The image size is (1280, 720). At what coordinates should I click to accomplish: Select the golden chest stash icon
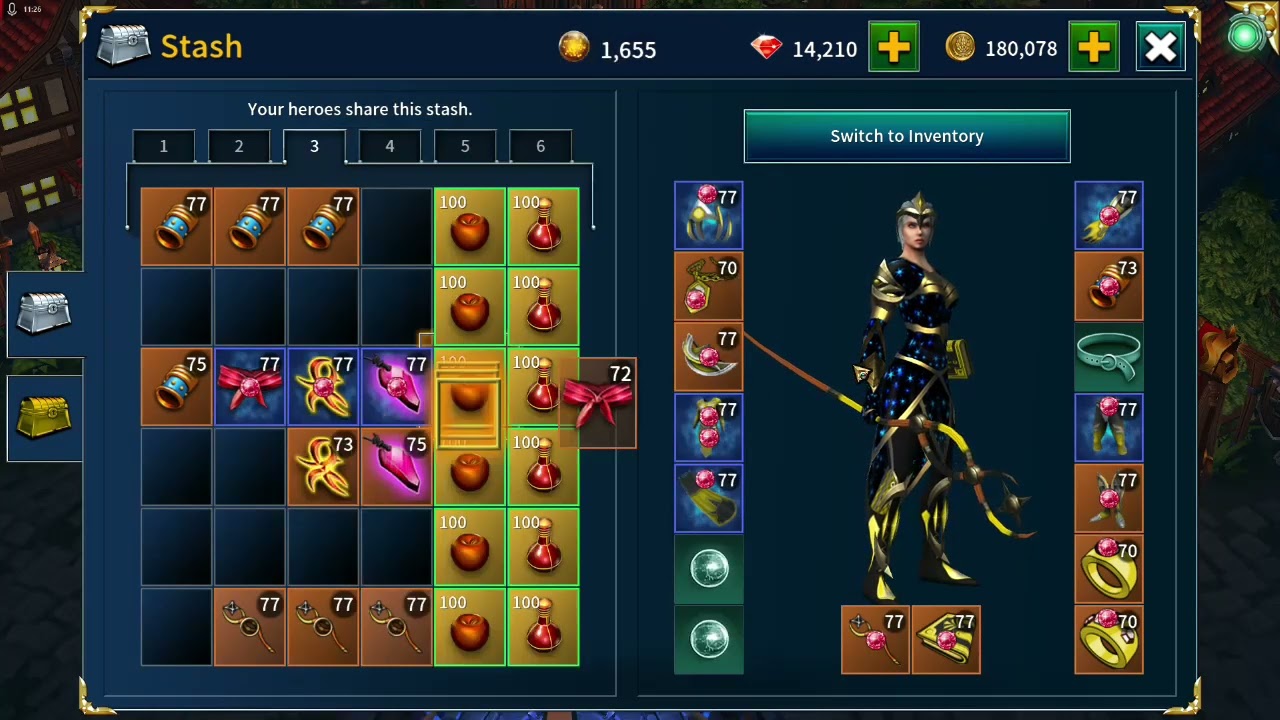(44, 418)
